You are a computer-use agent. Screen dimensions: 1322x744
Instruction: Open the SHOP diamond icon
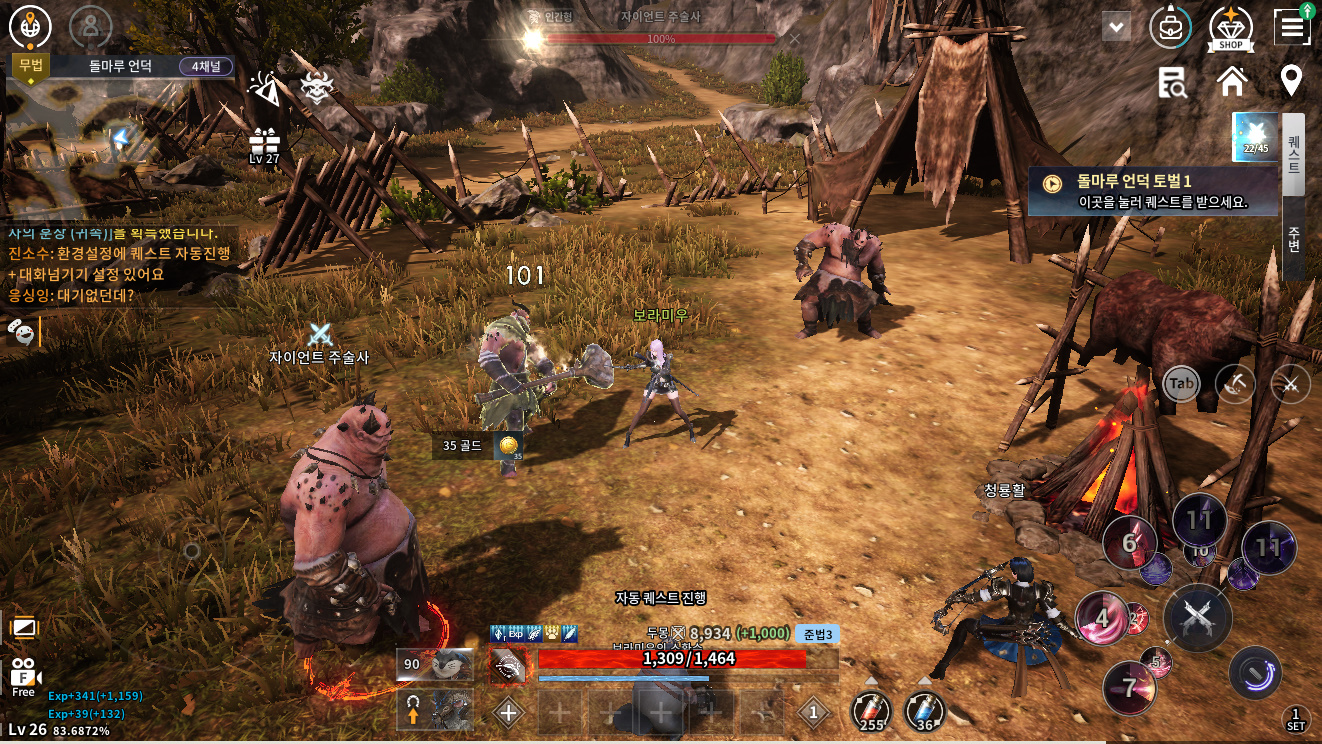[1230, 28]
